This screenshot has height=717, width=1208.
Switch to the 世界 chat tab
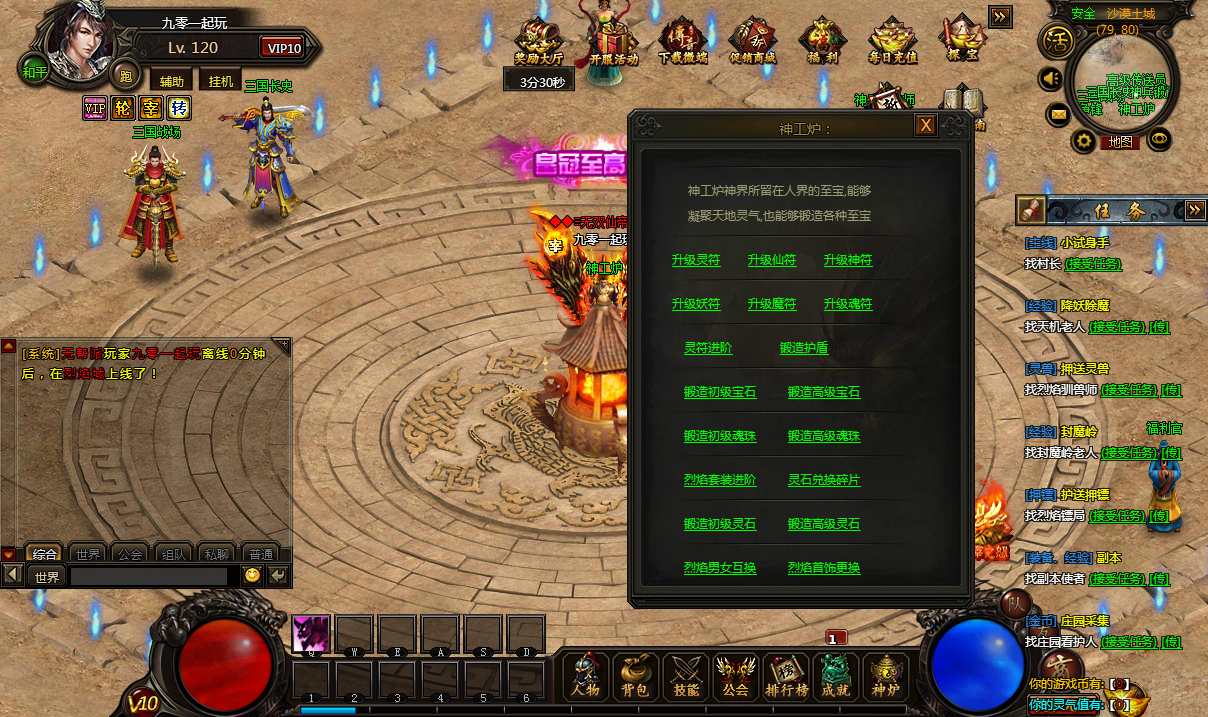pyautogui.click(x=88, y=554)
